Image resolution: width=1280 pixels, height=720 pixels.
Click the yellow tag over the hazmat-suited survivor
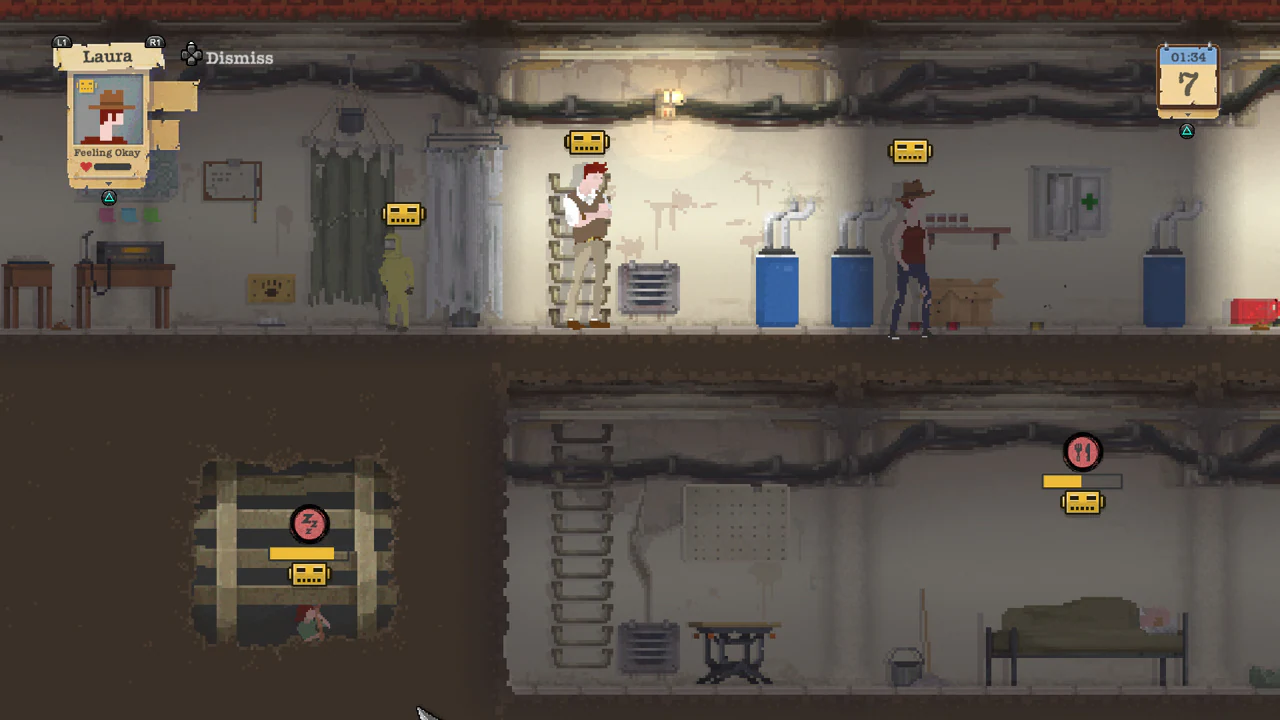(x=404, y=214)
